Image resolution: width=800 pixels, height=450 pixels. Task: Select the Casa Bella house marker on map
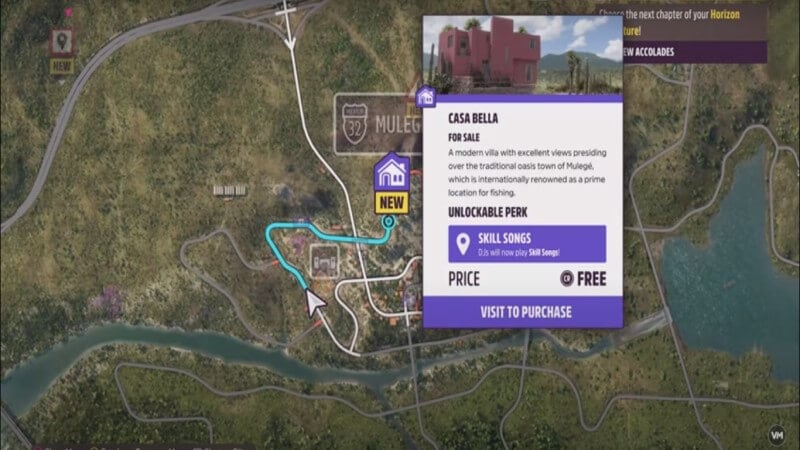coord(391,172)
